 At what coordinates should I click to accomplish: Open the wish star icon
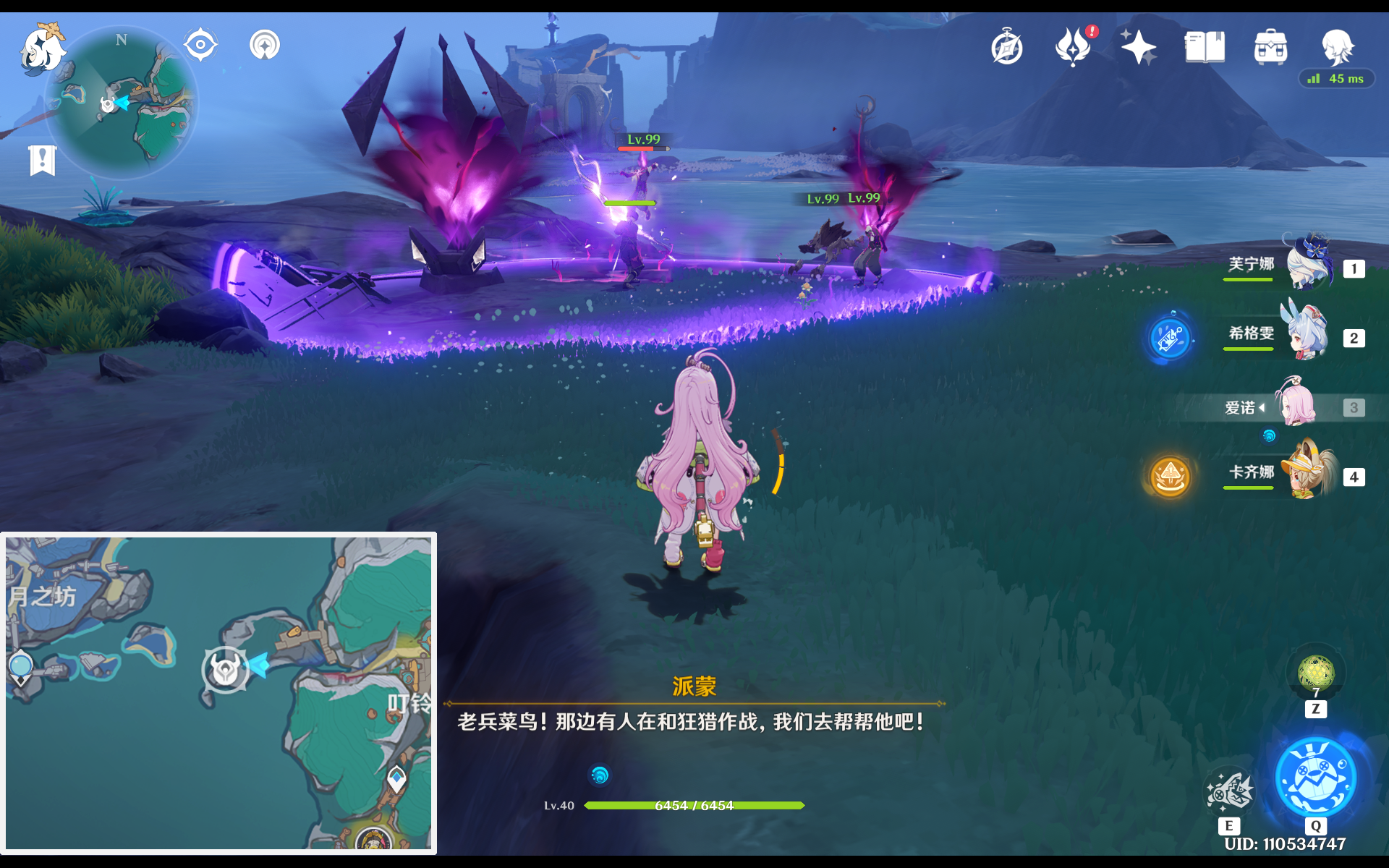[1139, 48]
